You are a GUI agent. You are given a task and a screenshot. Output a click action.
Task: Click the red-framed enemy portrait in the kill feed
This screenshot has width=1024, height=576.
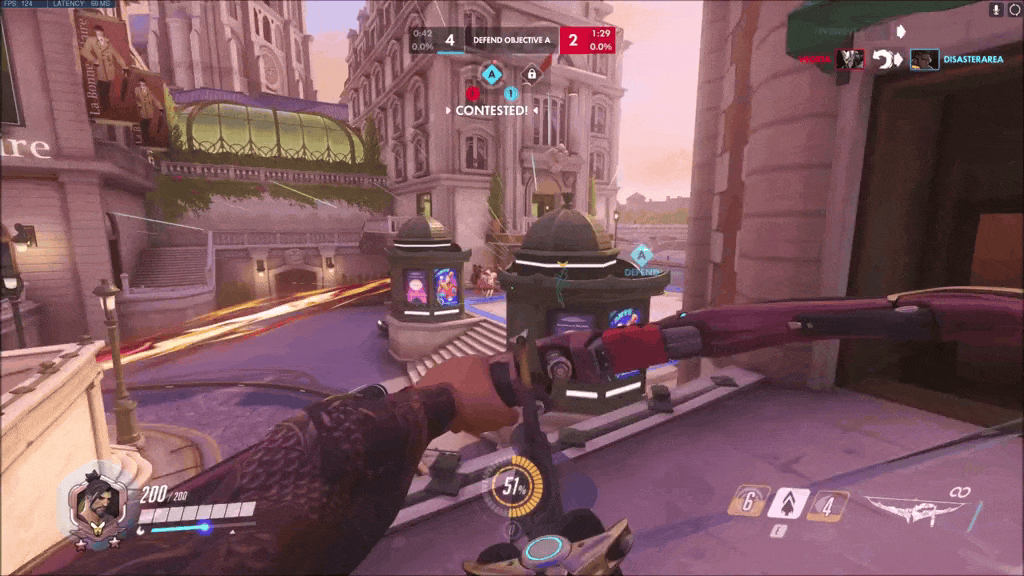pyautogui.click(x=850, y=60)
